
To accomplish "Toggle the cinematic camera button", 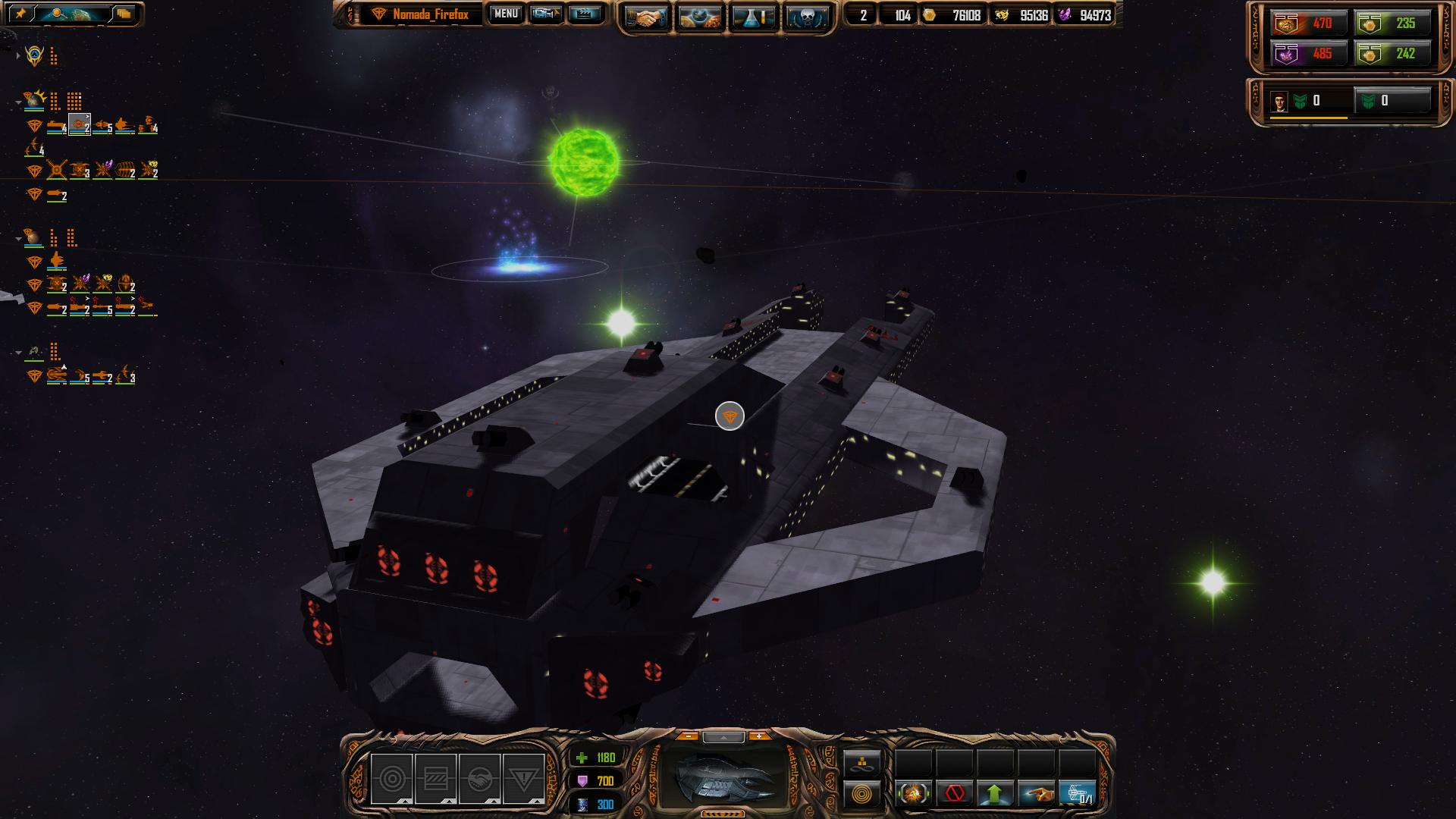I will point(544,14).
